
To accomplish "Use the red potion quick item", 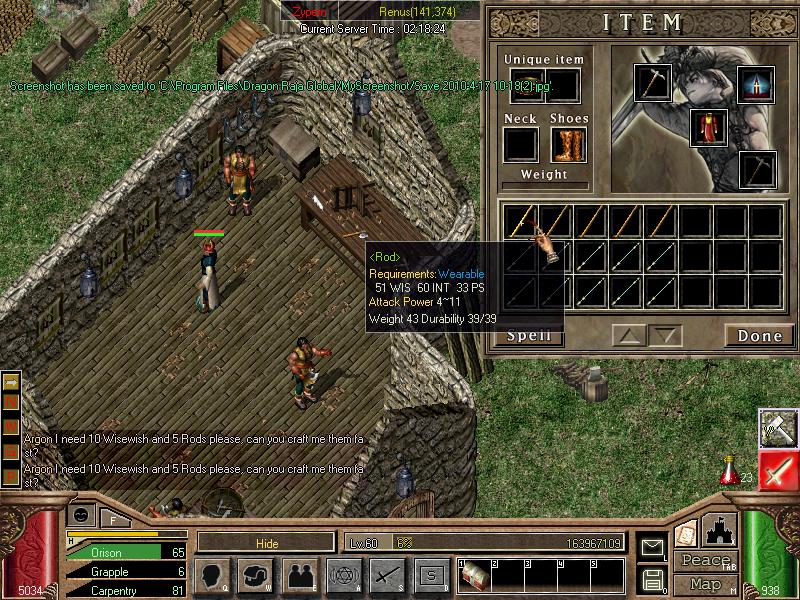I will point(730,468).
